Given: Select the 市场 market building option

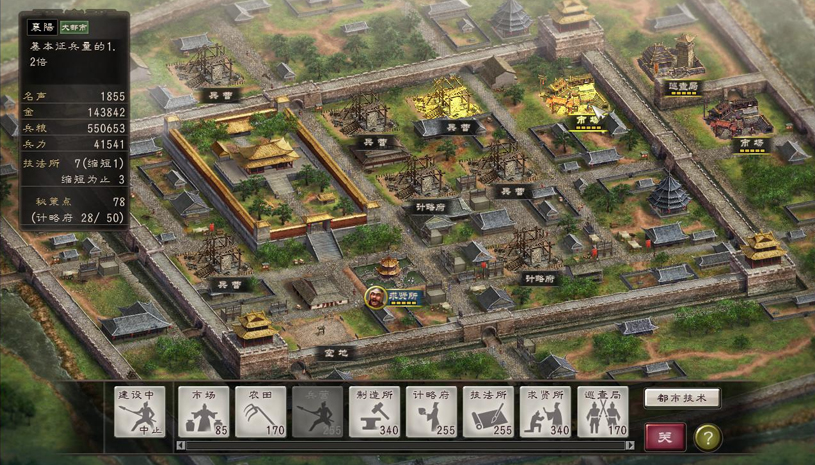Looking at the screenshot, I should (x=204, y=412).
